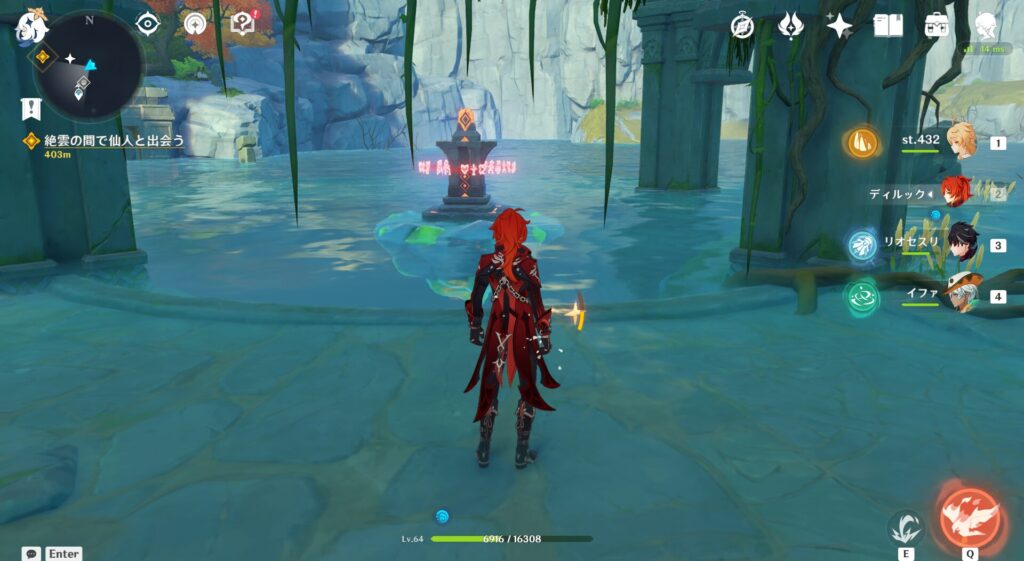Activate the fiery phoenix elemental burst
The width and height of the screenshot is (1024, 561).
970,516
